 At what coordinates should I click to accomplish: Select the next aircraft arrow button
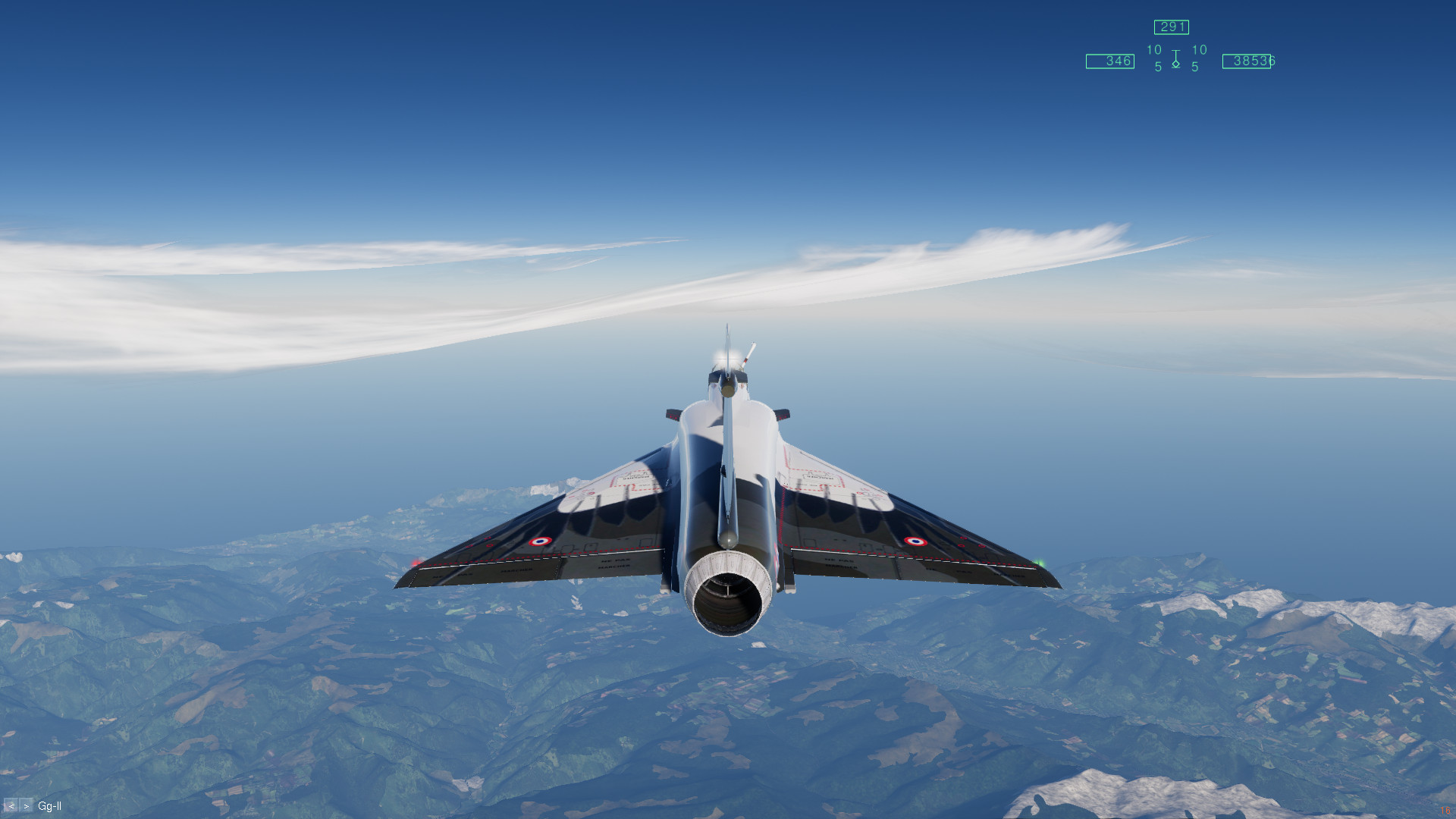point(27,806)
